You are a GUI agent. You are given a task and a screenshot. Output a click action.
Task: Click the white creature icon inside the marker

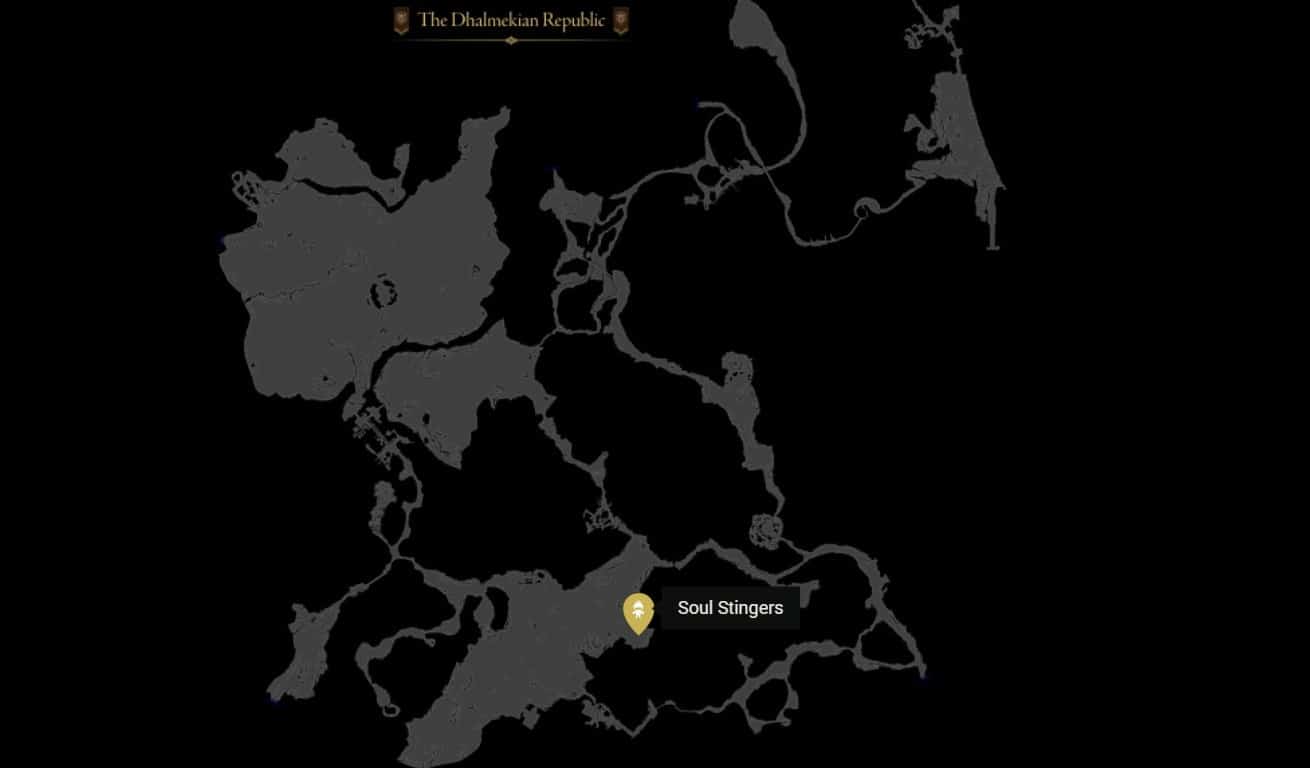[639, 608]
